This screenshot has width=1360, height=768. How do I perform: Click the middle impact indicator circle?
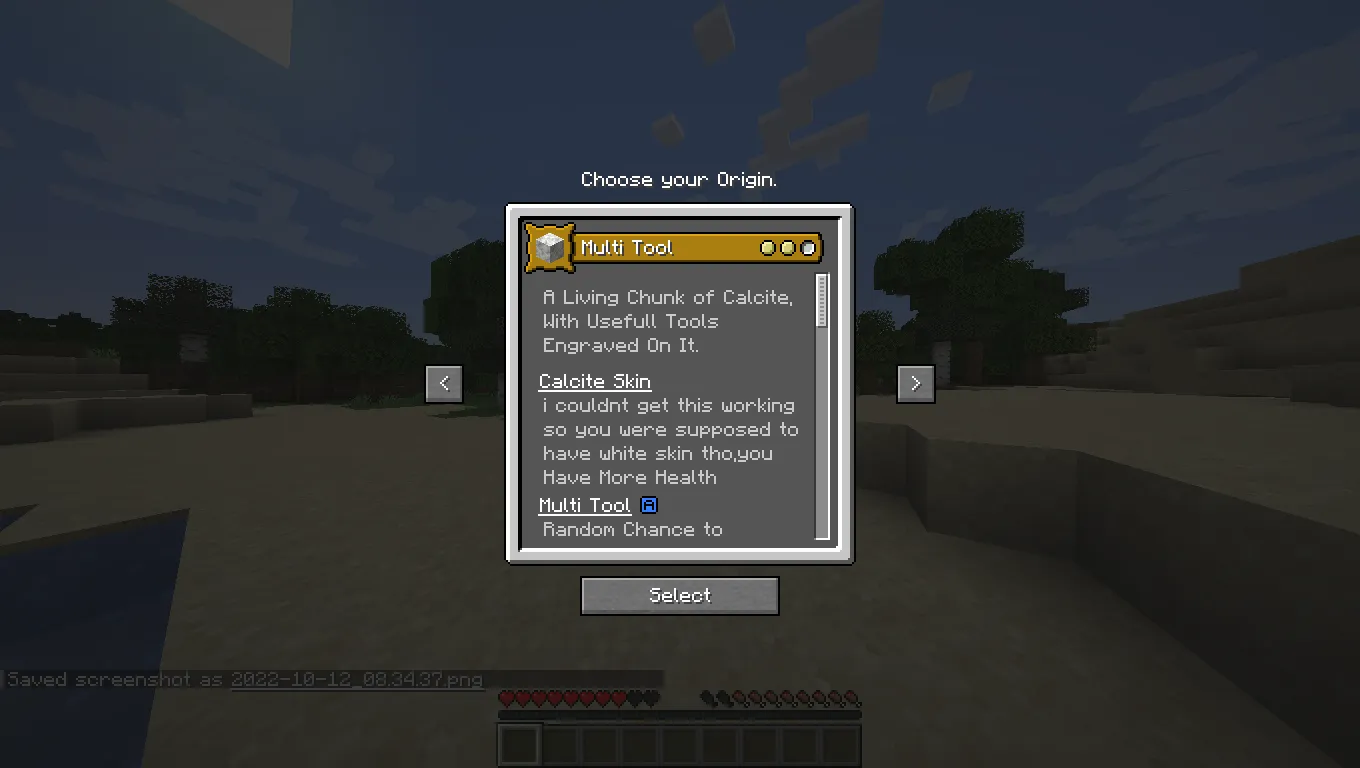[787, 247]
